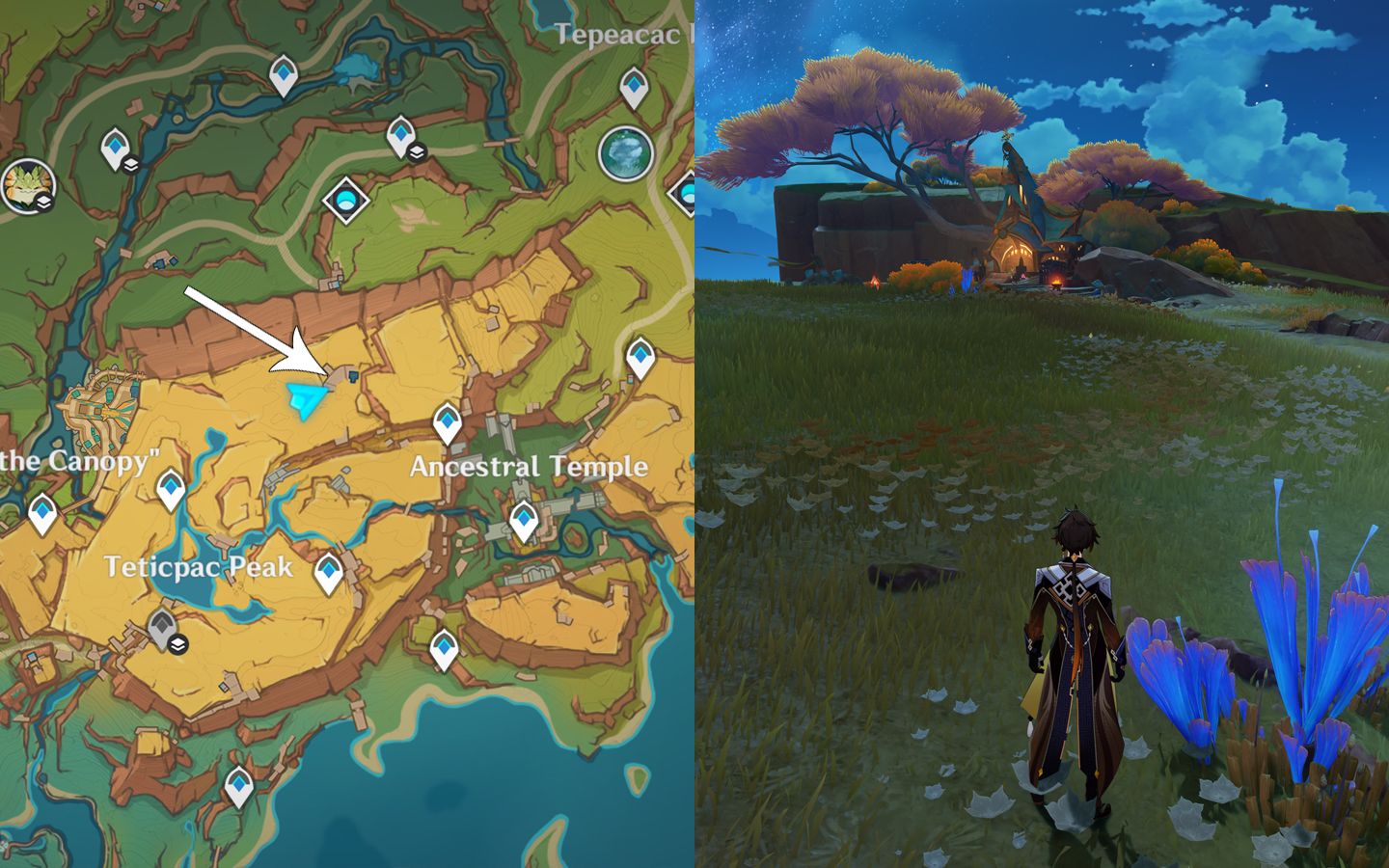Viewport: 1389px width, 868px height.
Task: Click the Ancestral Temple map label
Action: click(528, 466)
